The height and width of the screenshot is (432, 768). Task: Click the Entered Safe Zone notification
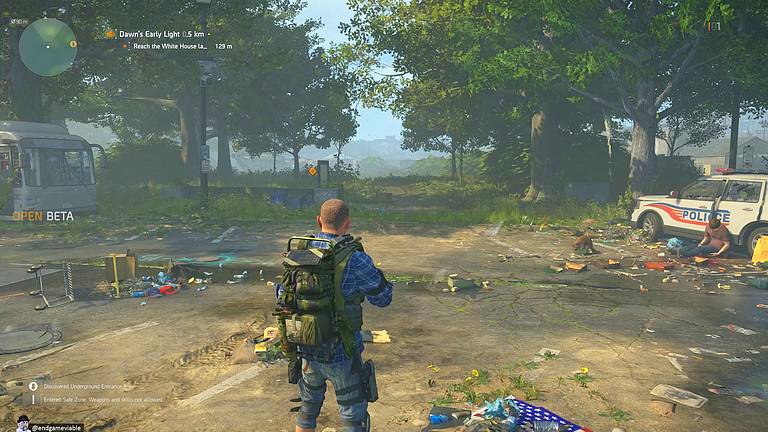coord(100,399)
